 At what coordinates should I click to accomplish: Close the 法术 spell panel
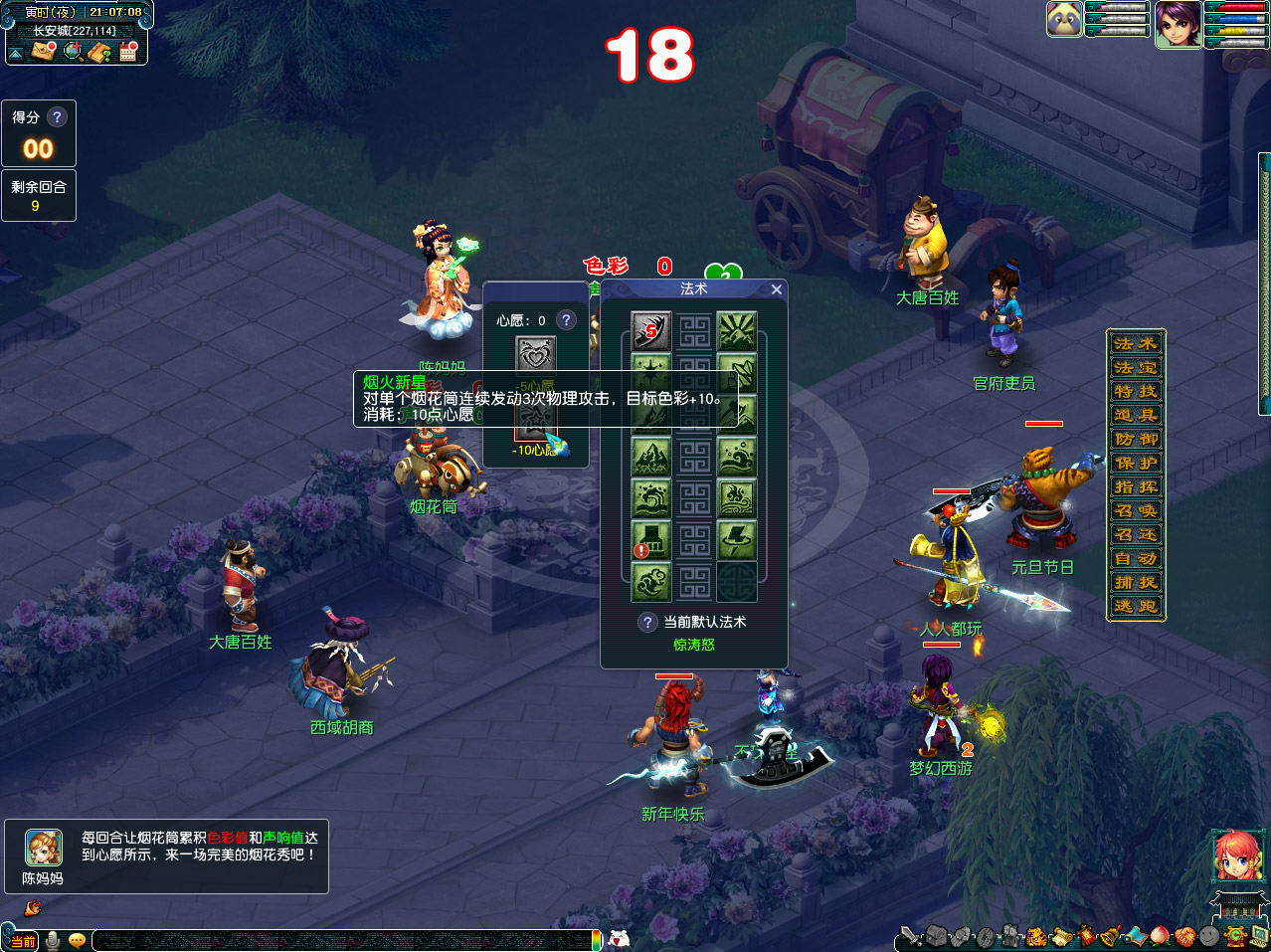point(777,289)
